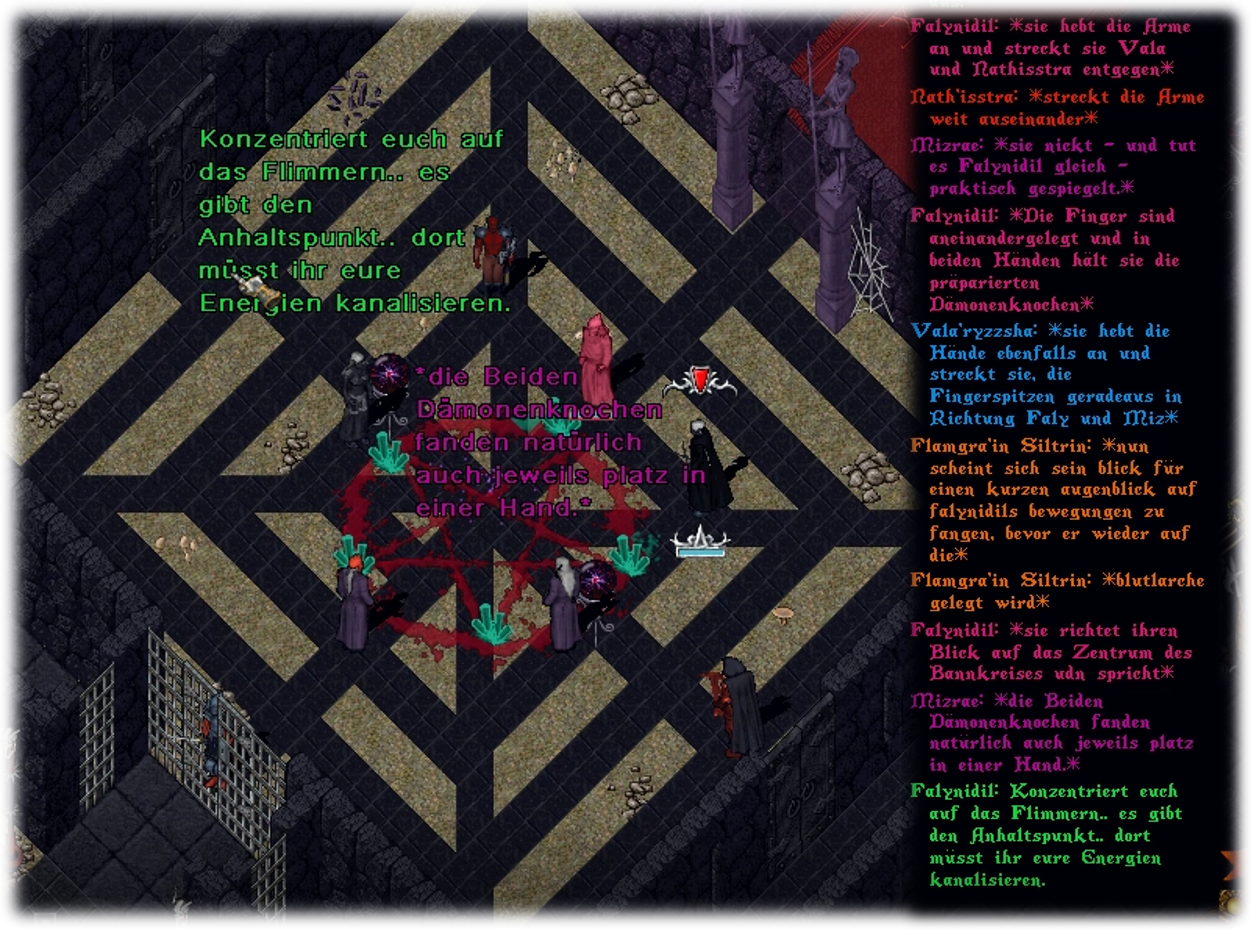The image size is (1251, 930).
Task: Select Nath'isstra's journal message
Action: click(x=1057, y=108)
